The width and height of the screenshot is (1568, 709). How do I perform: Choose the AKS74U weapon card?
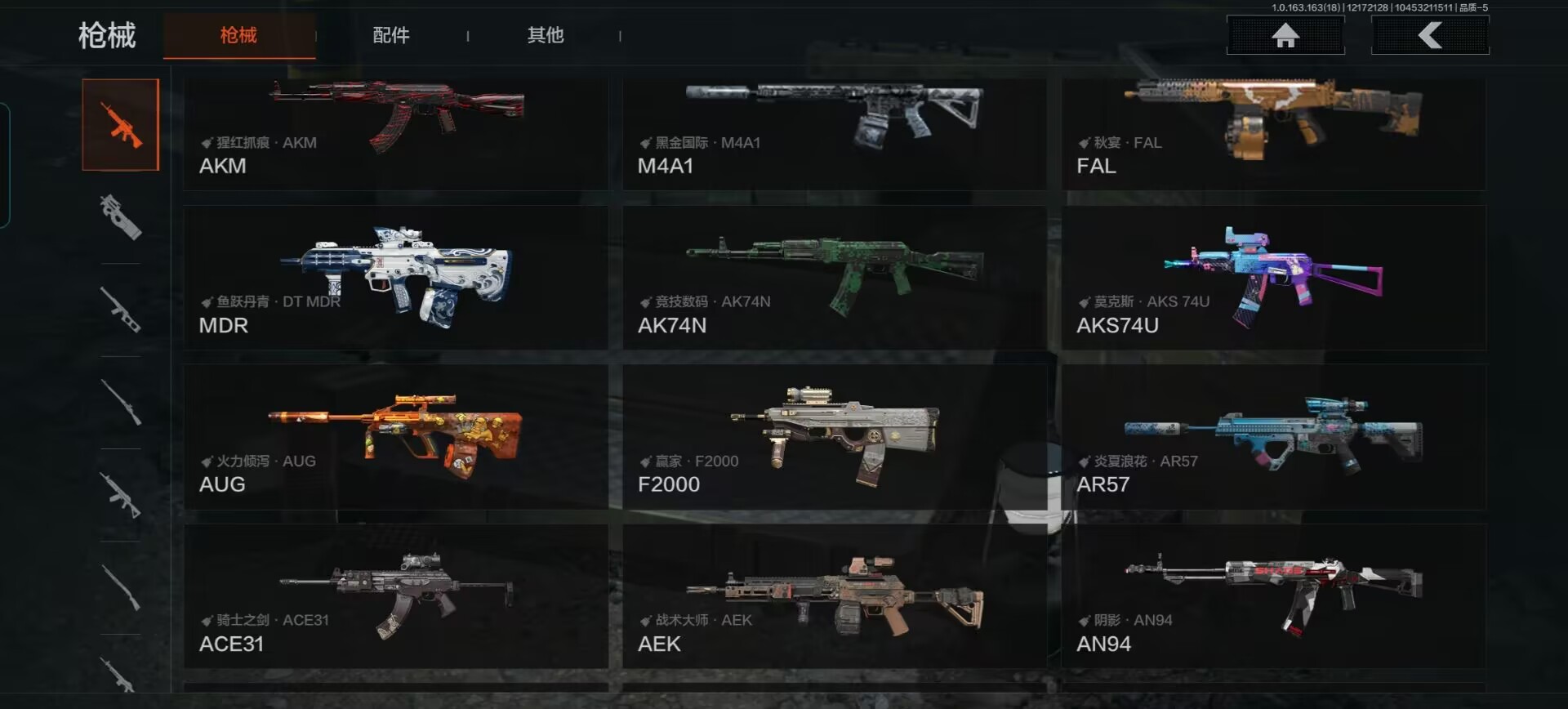(x=1273, y=278)
